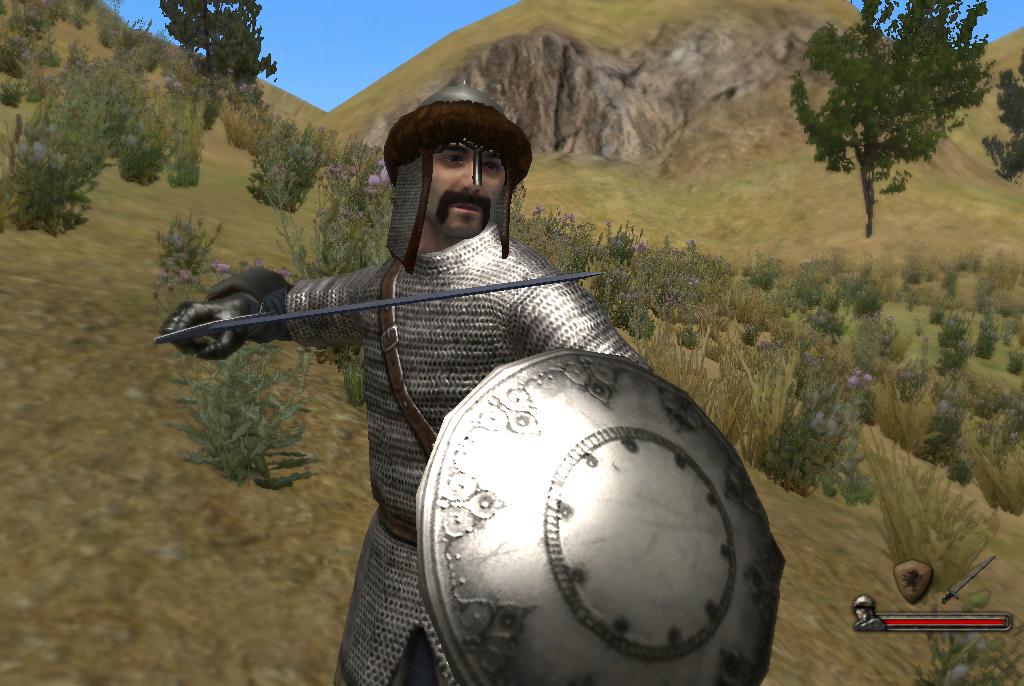Image resolution: width=1024 pixels, height=686 pixels.
Task: Click the equipped shield icon
Action: [x=912, y=579]
